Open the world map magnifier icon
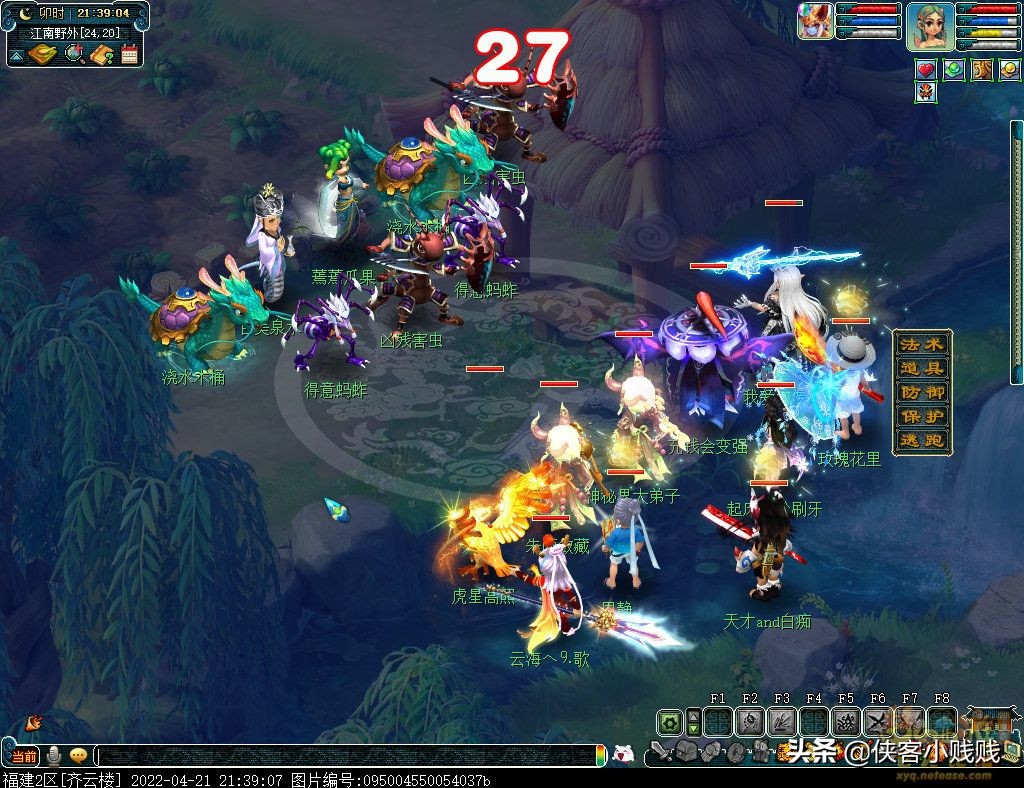The height and width of the screenshot is (788, 1024). tap(74, 54)
